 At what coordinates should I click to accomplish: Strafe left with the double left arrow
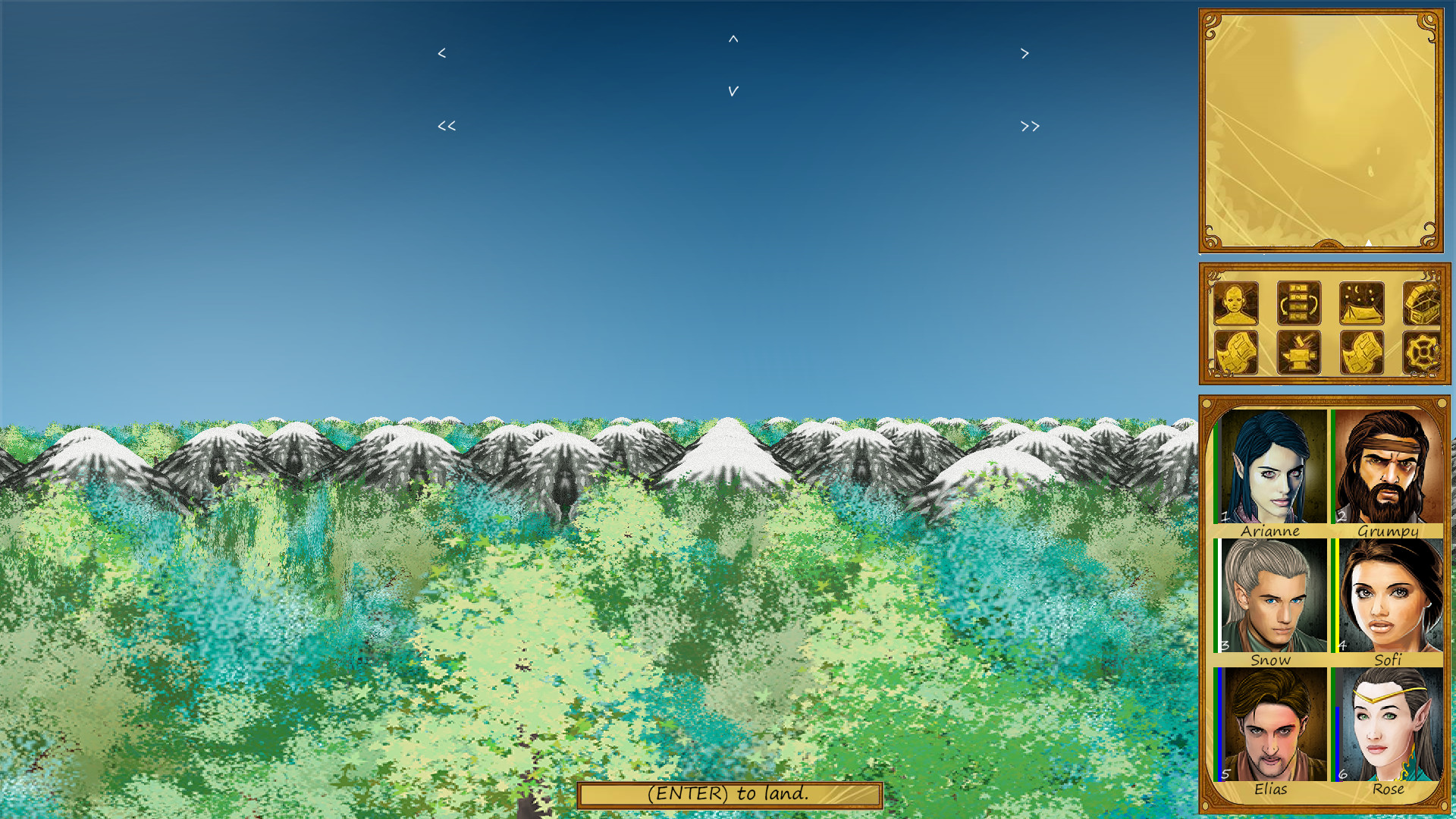(446, 125)
